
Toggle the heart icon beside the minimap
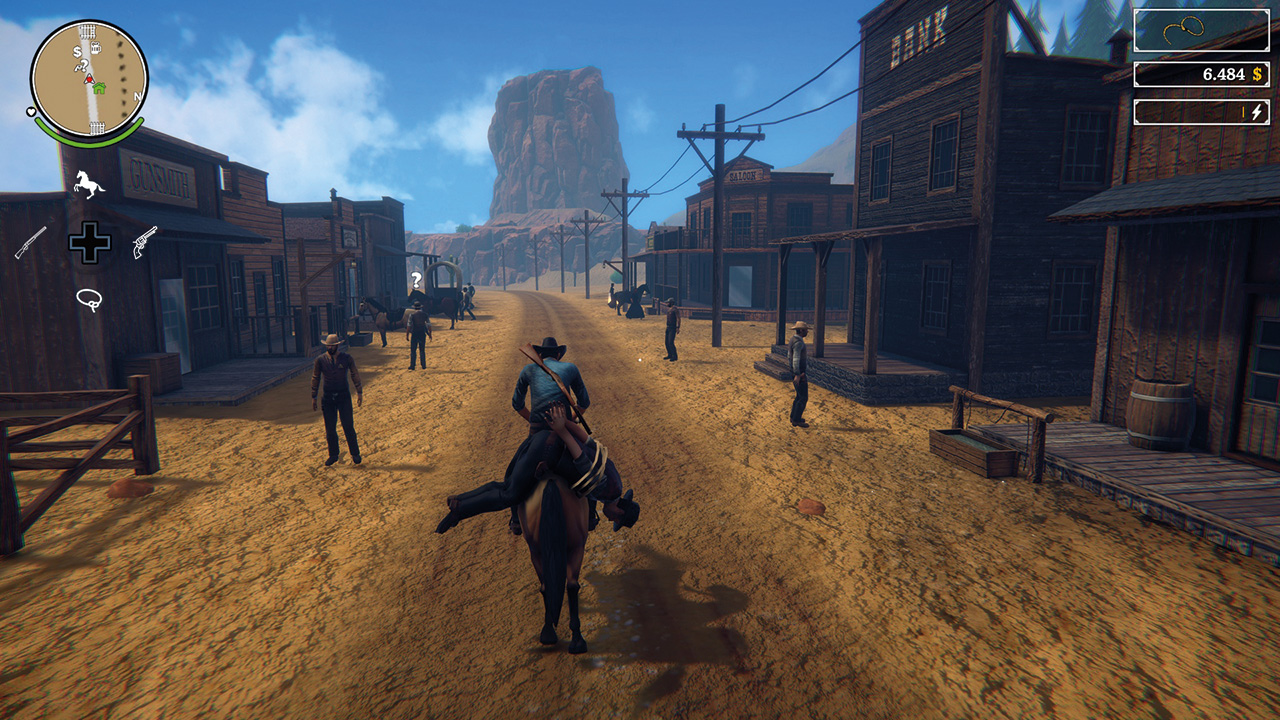tap(30, 112)
